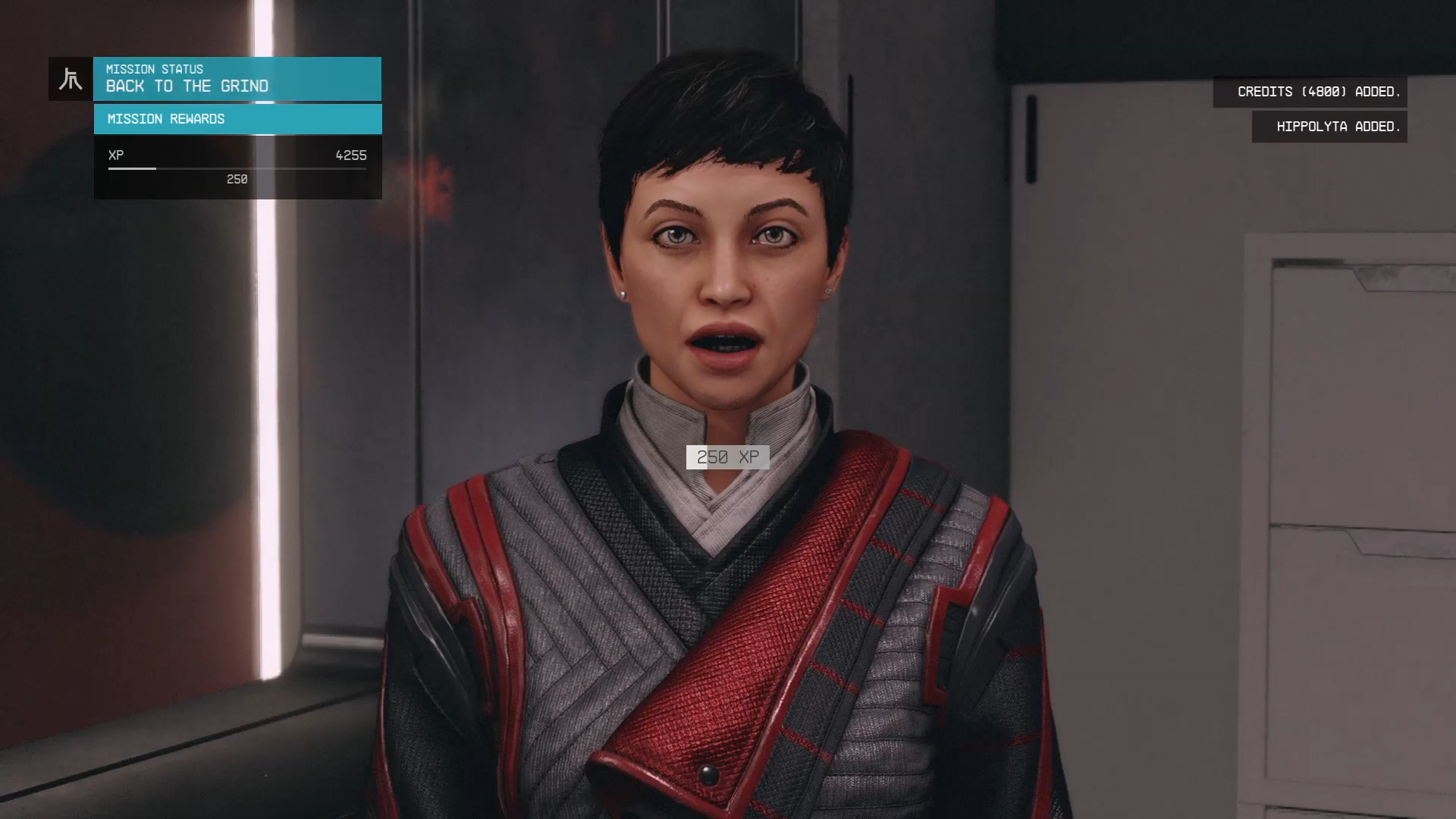
Task: Click the XP reward icon in mission rewards
Action: [x=115, y=155]
